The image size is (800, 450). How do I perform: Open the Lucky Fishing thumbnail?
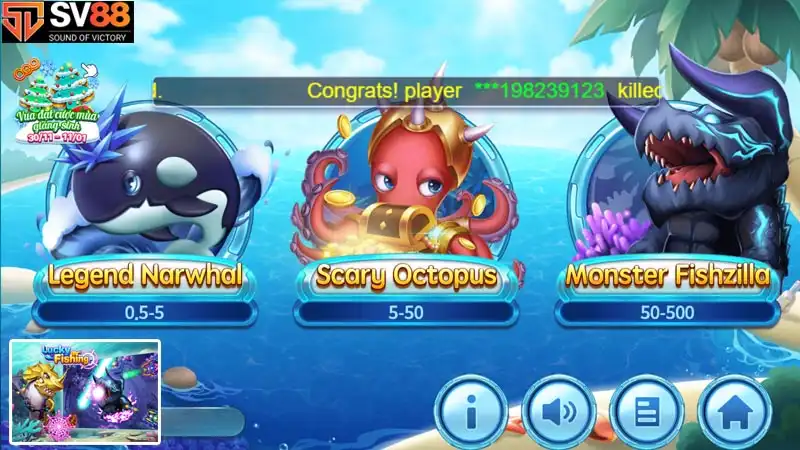(85, 392)
